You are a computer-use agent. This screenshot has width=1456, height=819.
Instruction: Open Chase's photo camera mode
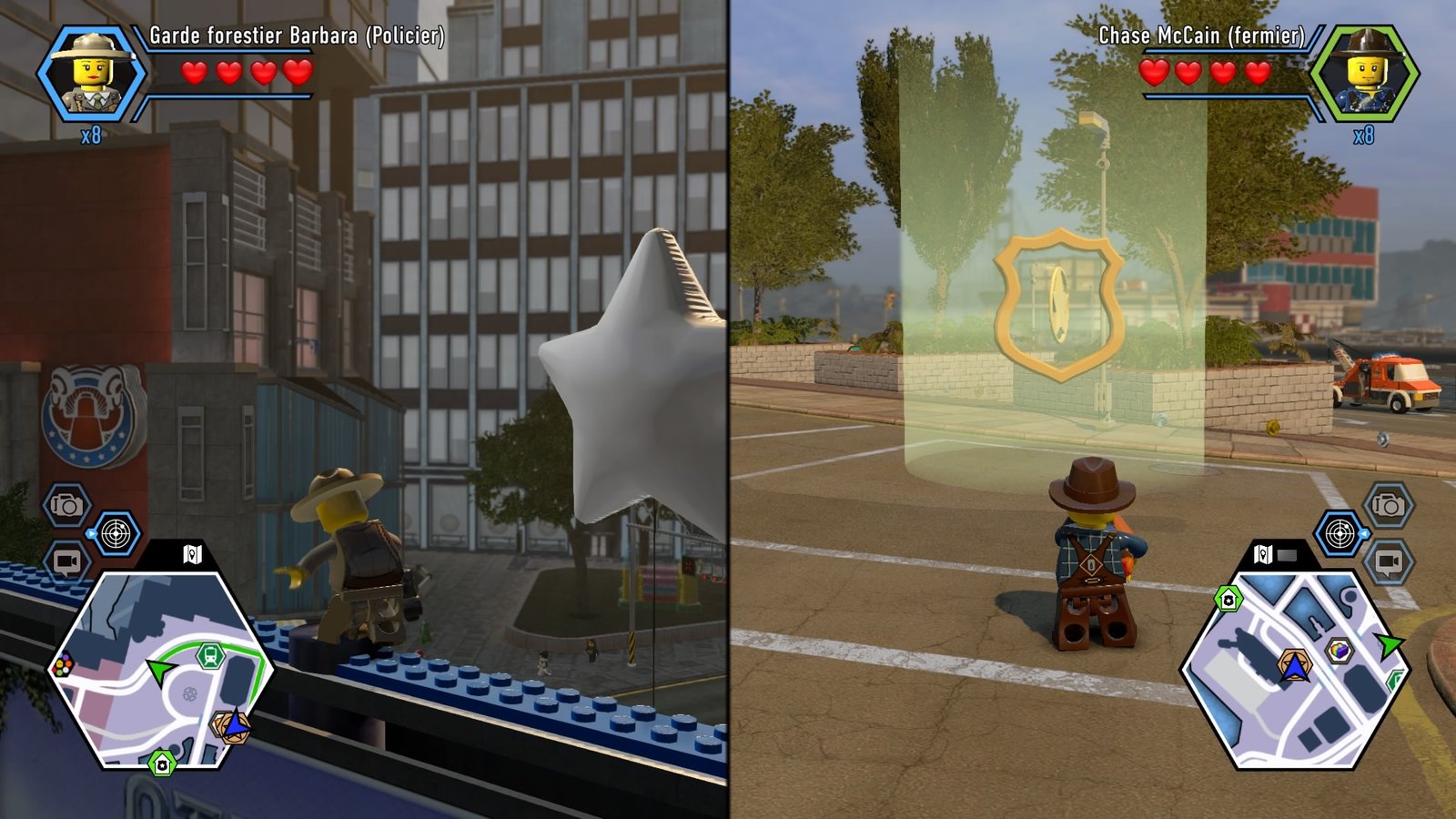(1390, 505)
